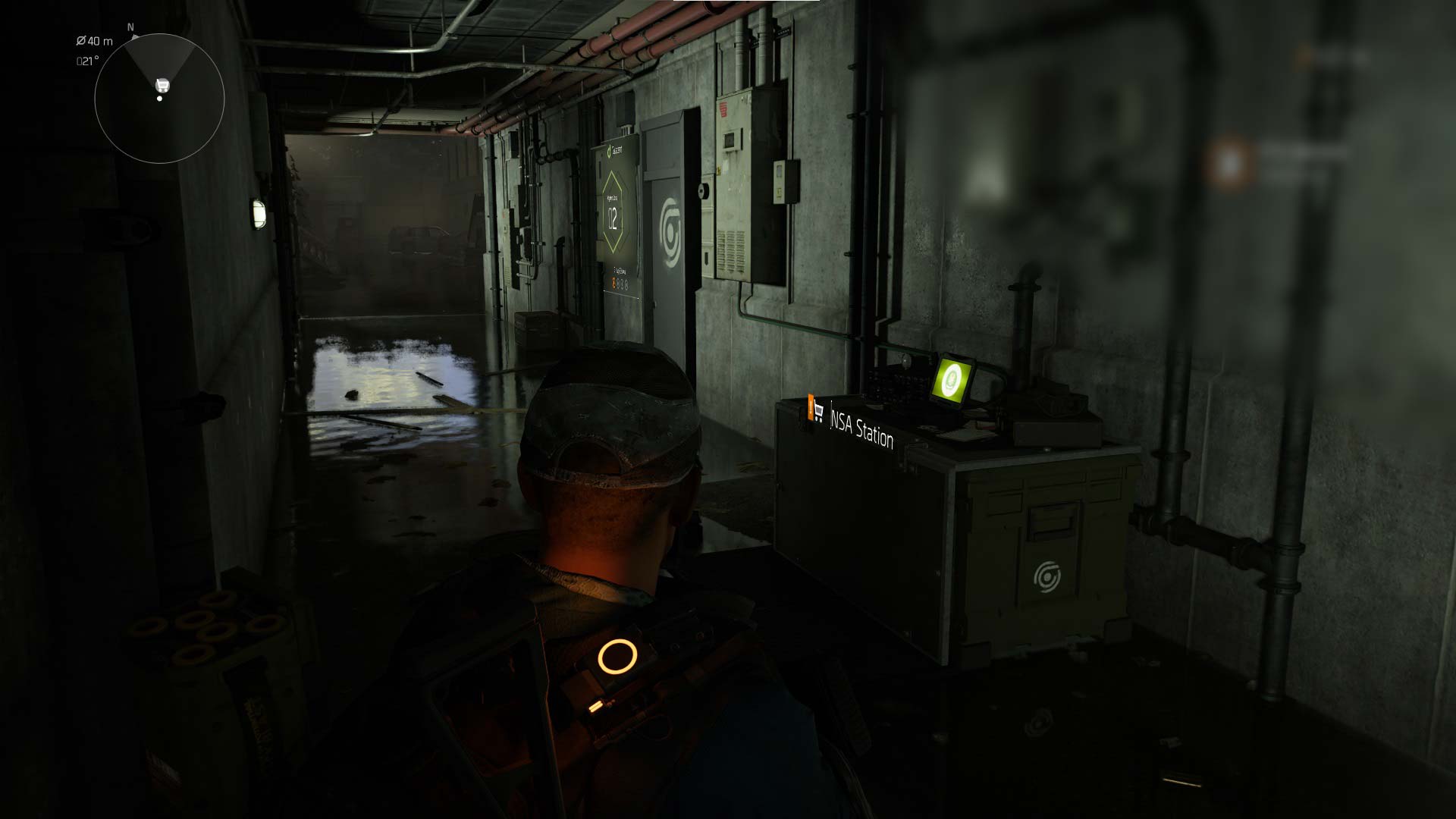Click the power symbol atop the wall display
Screen dimensions: 1456x819
click(609, 152)
